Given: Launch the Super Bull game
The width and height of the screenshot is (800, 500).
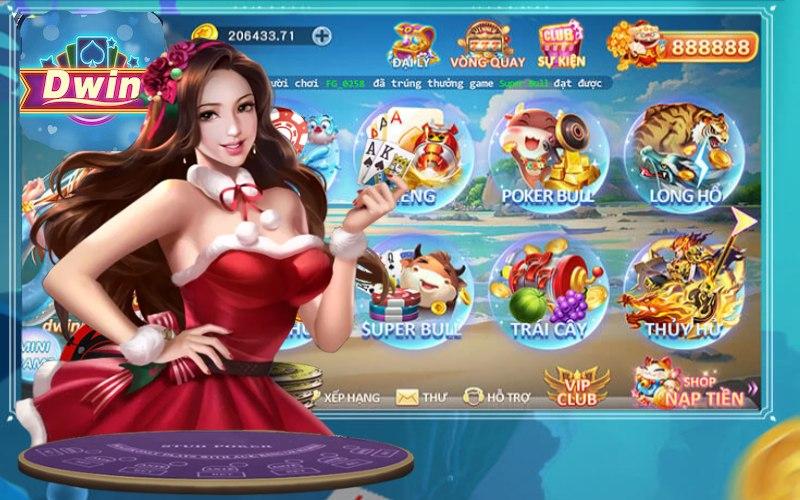Looking at the screenshot, I should coord(413,290).
